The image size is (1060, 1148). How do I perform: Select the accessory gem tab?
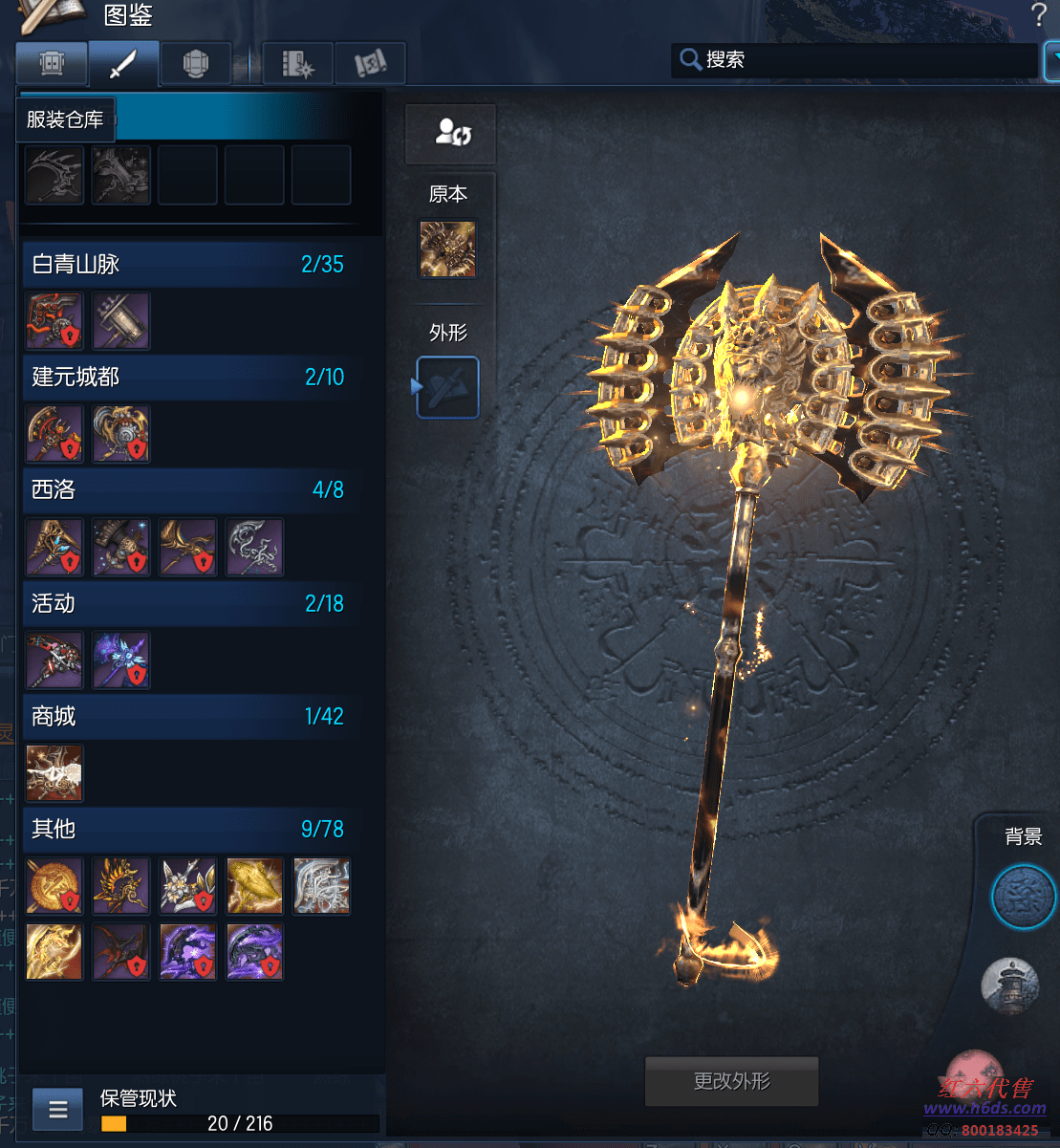pyautogui.click(x=195, y=65)
